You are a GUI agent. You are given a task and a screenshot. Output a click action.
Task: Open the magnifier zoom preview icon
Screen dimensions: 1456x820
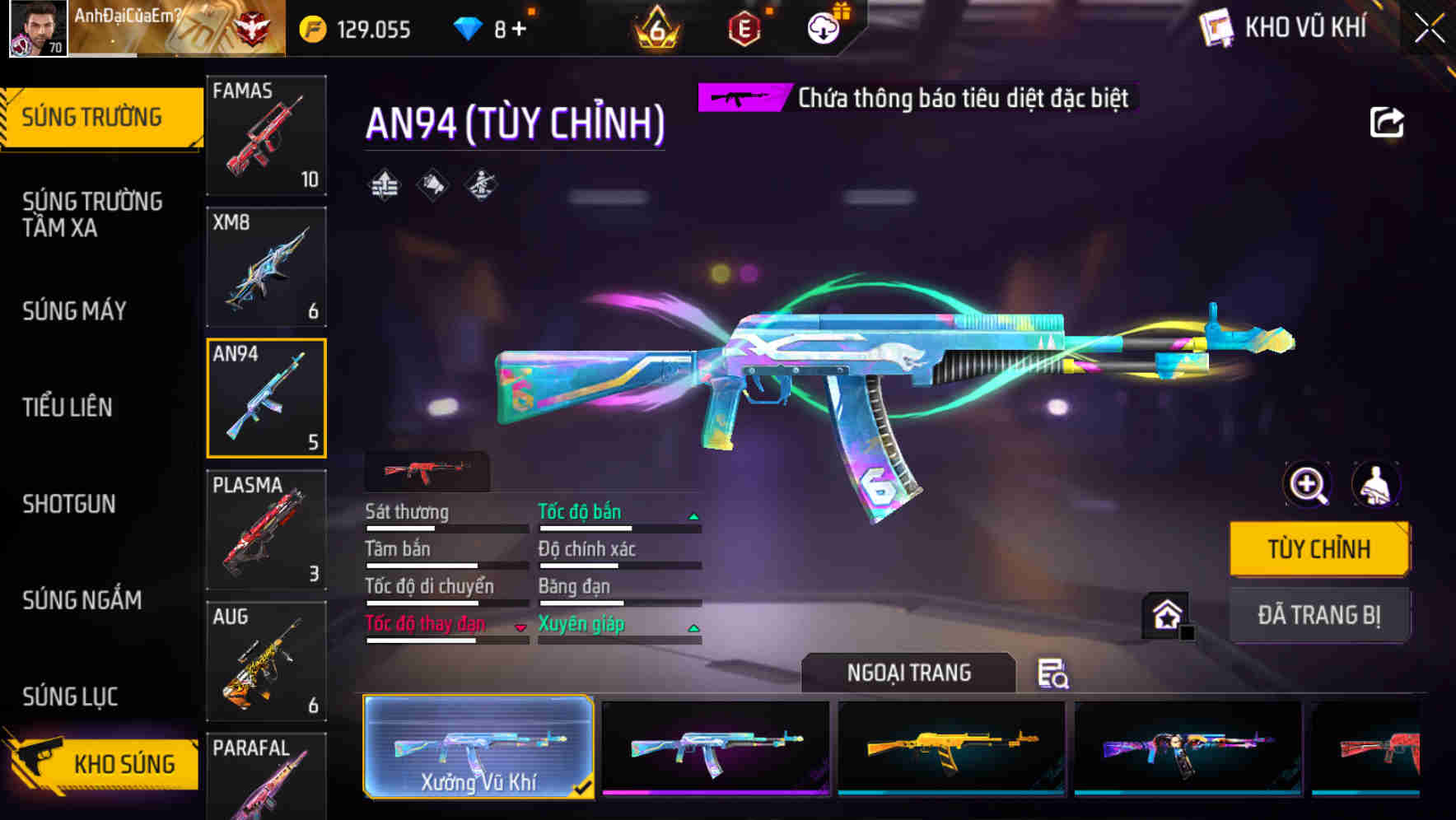tap(1306, 485)
